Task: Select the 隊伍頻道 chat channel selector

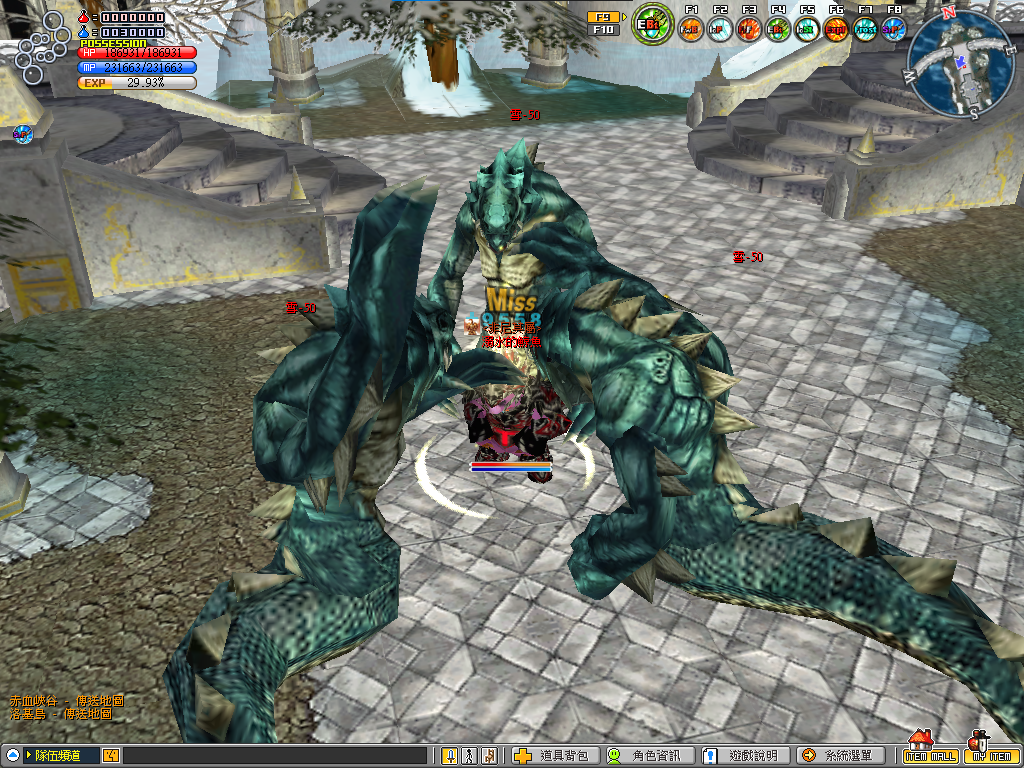Action: point(60,756)
